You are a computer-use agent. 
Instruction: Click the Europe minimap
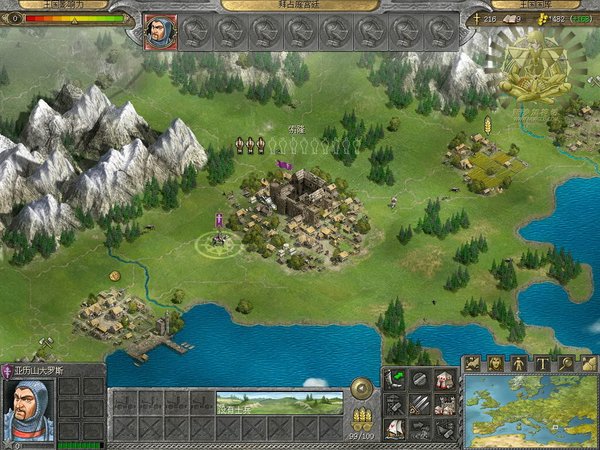[531, 410]
